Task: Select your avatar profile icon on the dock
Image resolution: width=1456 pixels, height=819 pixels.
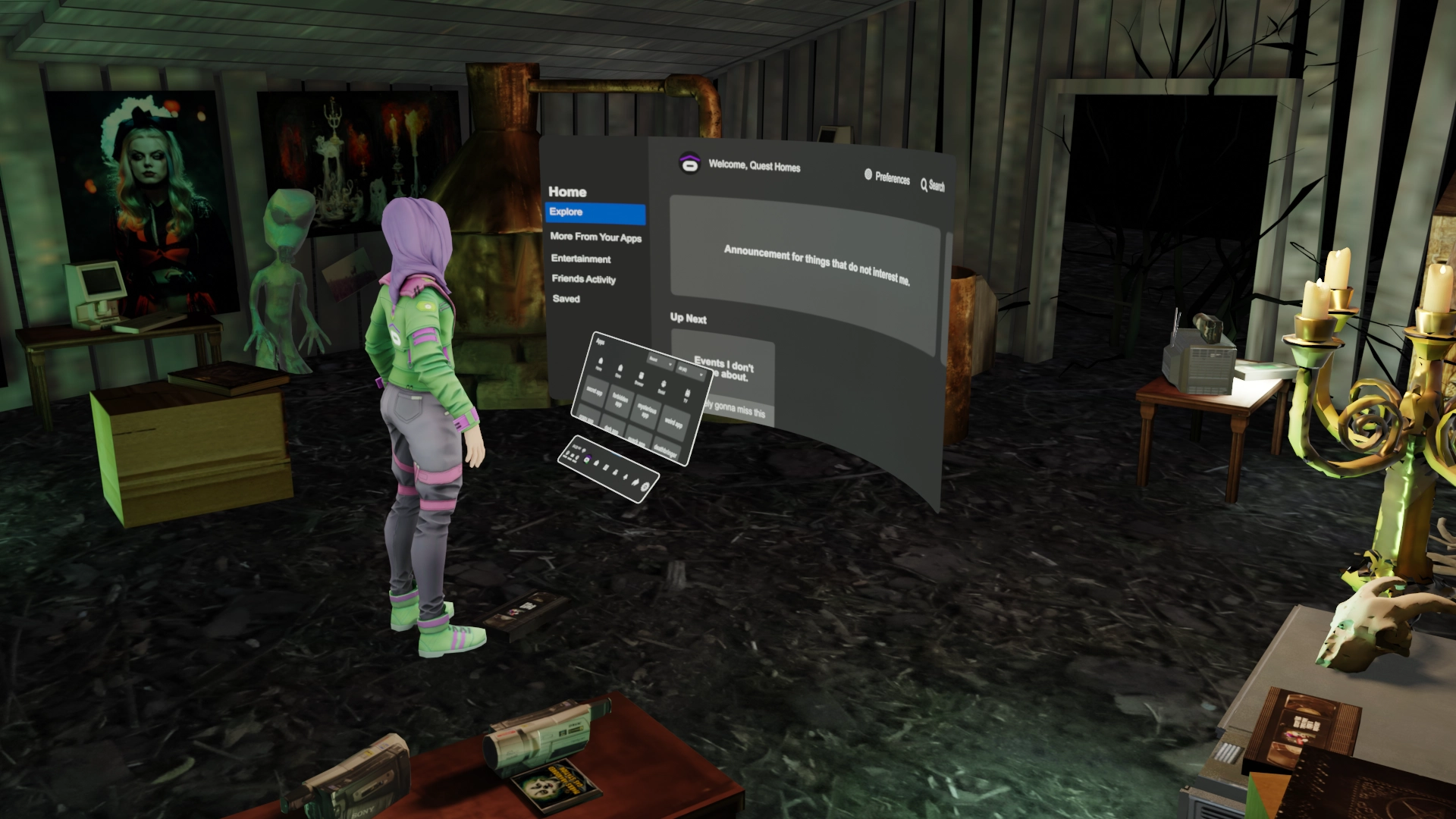Action: point(587,459)
